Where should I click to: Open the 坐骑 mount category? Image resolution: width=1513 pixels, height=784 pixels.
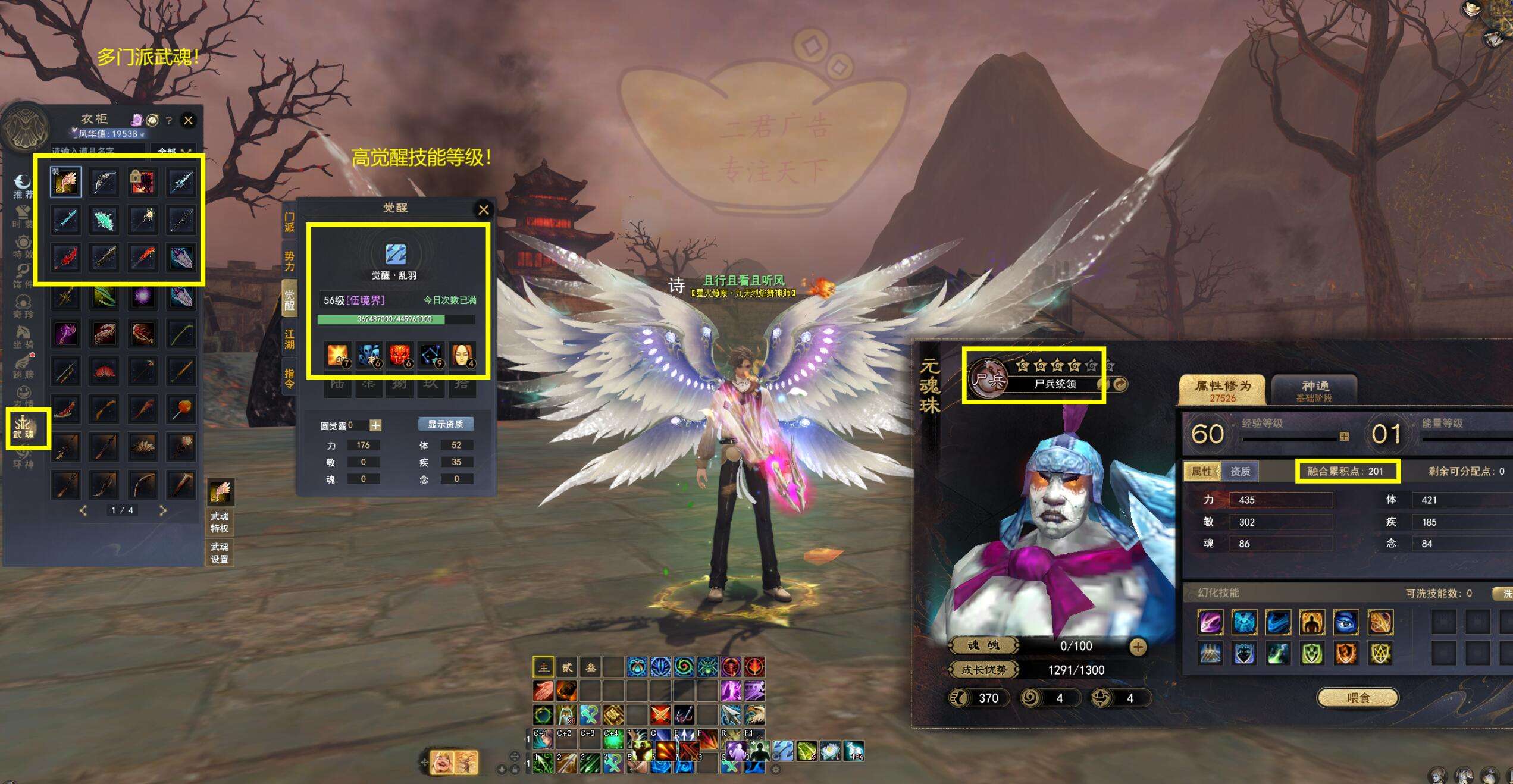[x=24, y=337]
